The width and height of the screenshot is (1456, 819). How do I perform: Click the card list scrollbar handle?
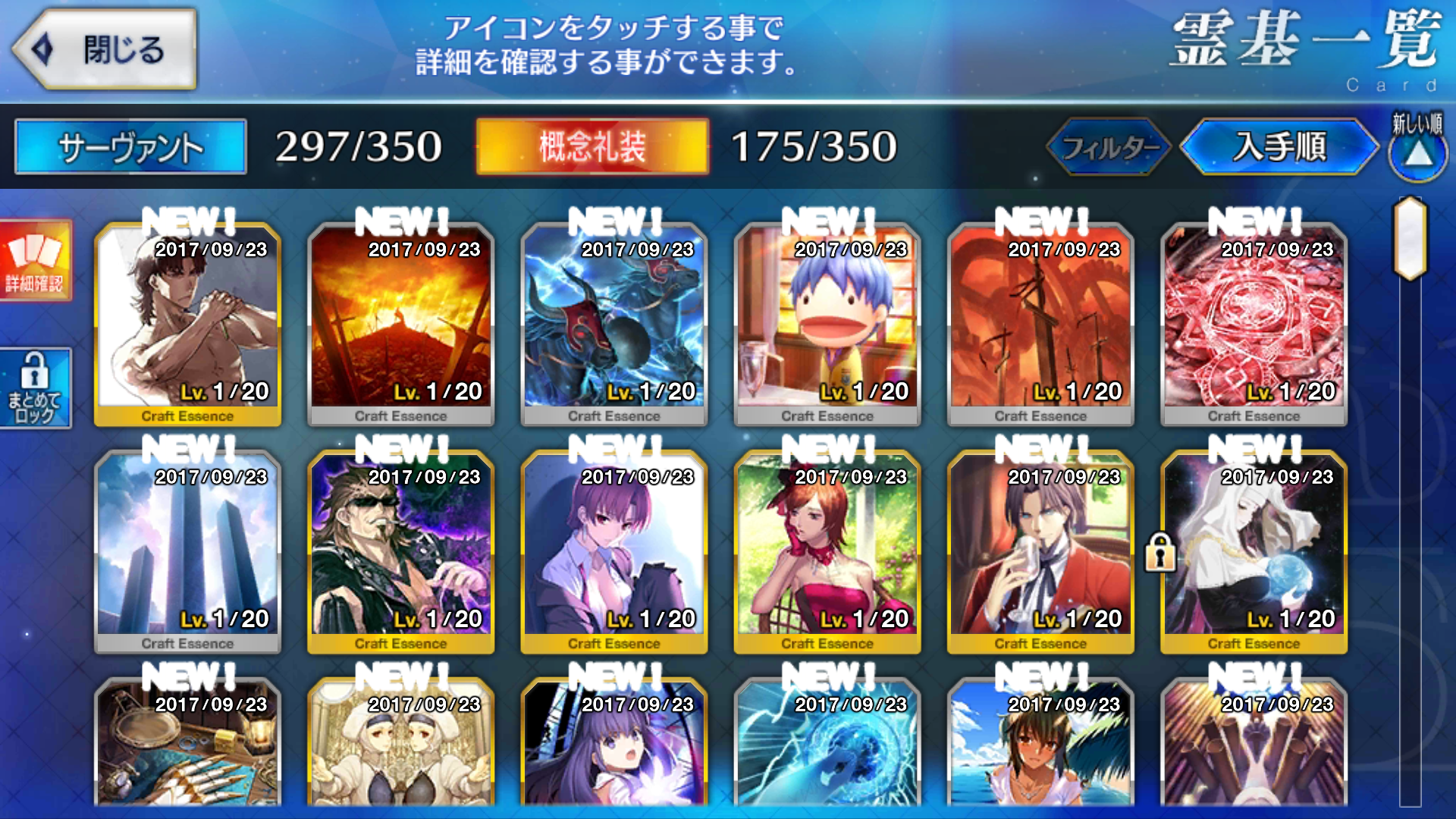(1410, 238)
